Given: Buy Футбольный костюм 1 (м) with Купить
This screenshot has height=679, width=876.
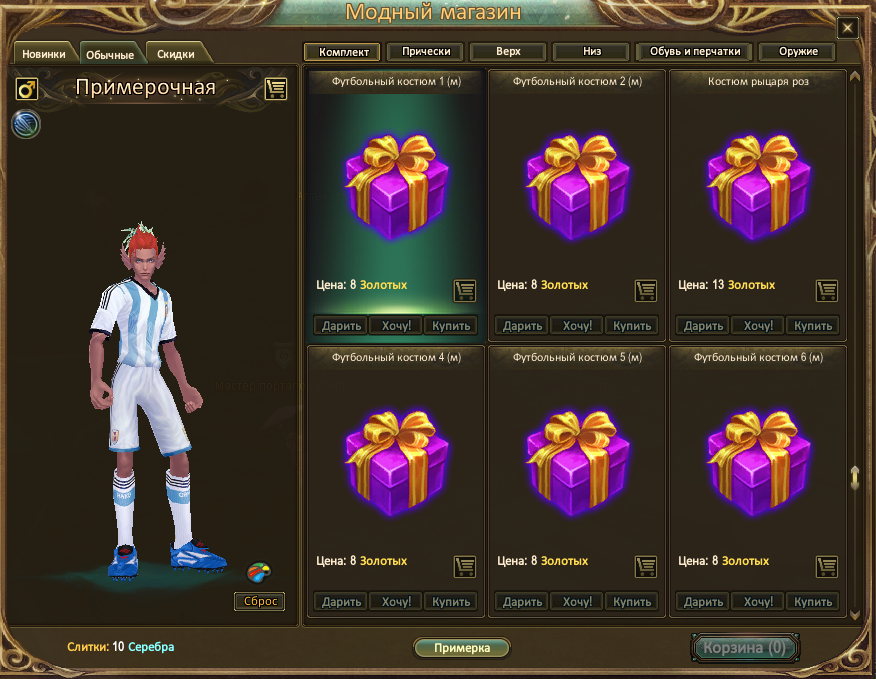Looking at the screenshot, I should tap(450, 326).
